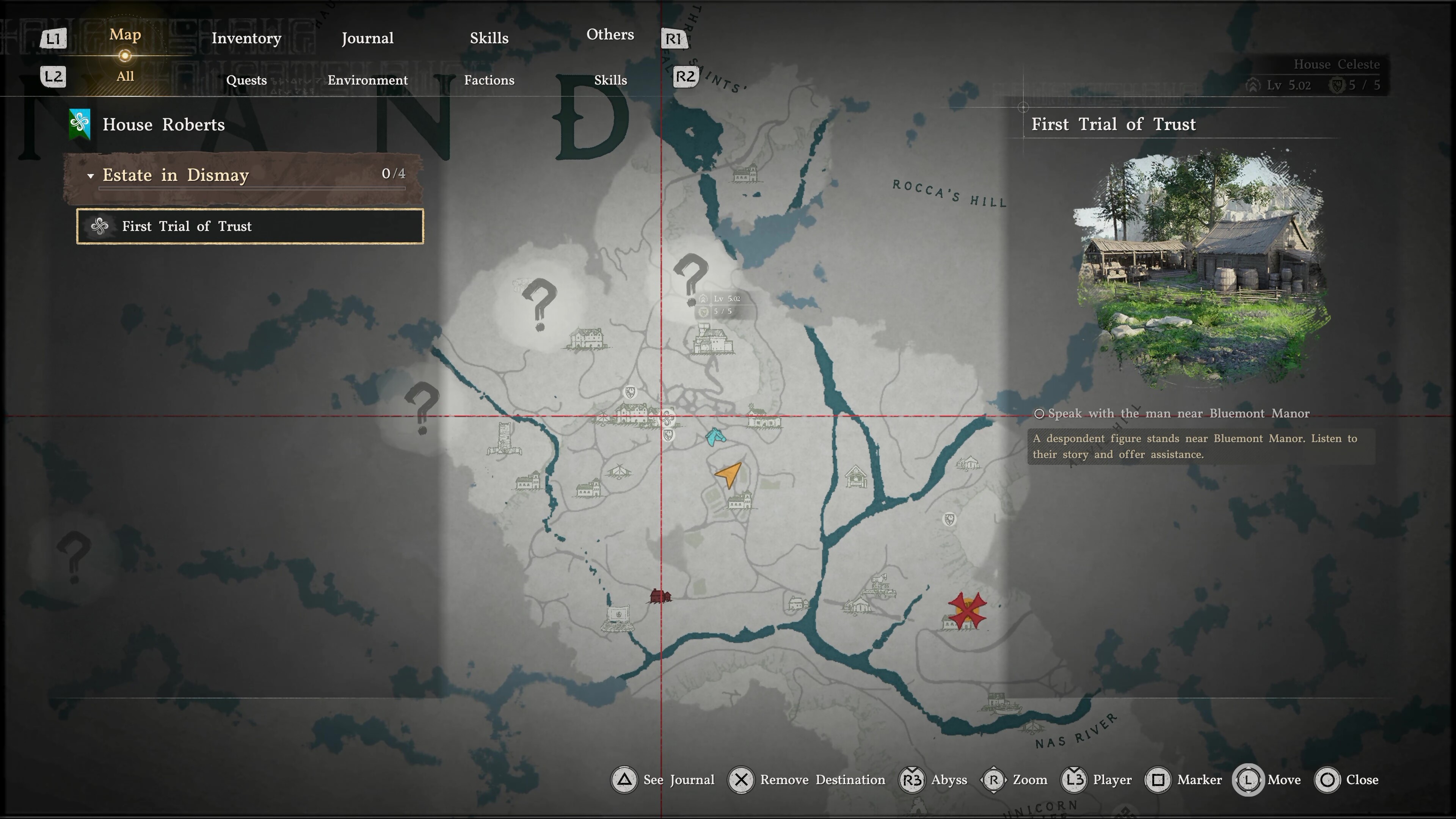This screenshot has height=819, width=1456.
Task: Select the top-row Skills tab
Action: (489, 38)
